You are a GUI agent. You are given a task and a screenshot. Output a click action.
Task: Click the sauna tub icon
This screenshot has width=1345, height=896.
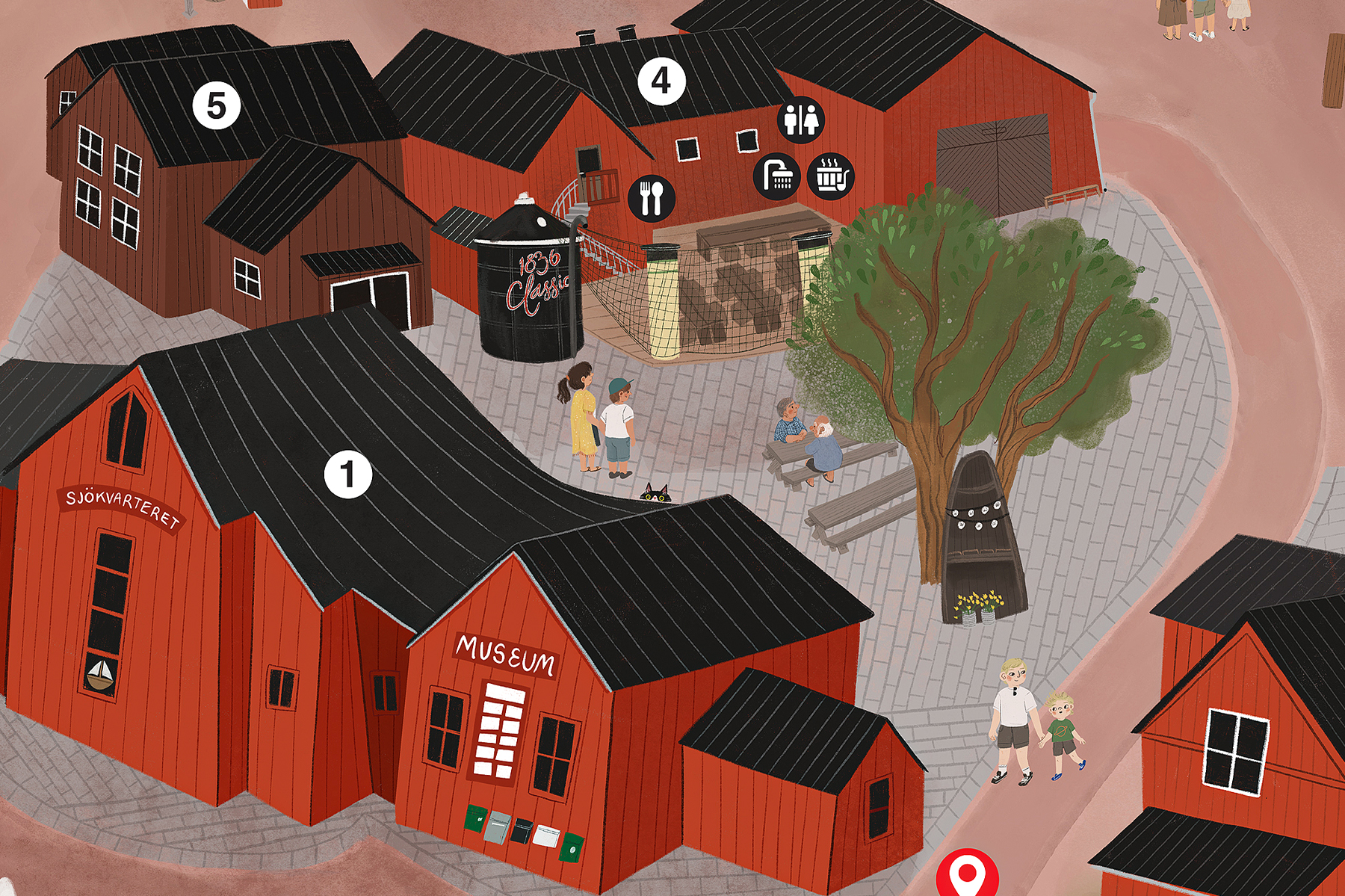[830, 176]
